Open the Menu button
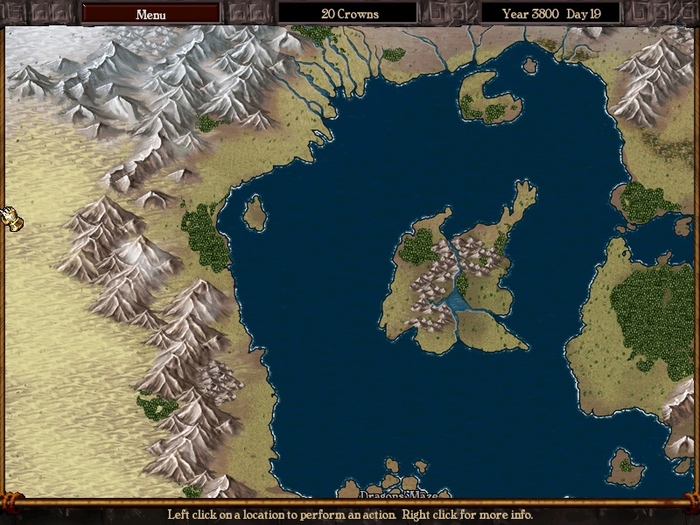700x525 pixels. pyautogui.click(x=151, y=14)
